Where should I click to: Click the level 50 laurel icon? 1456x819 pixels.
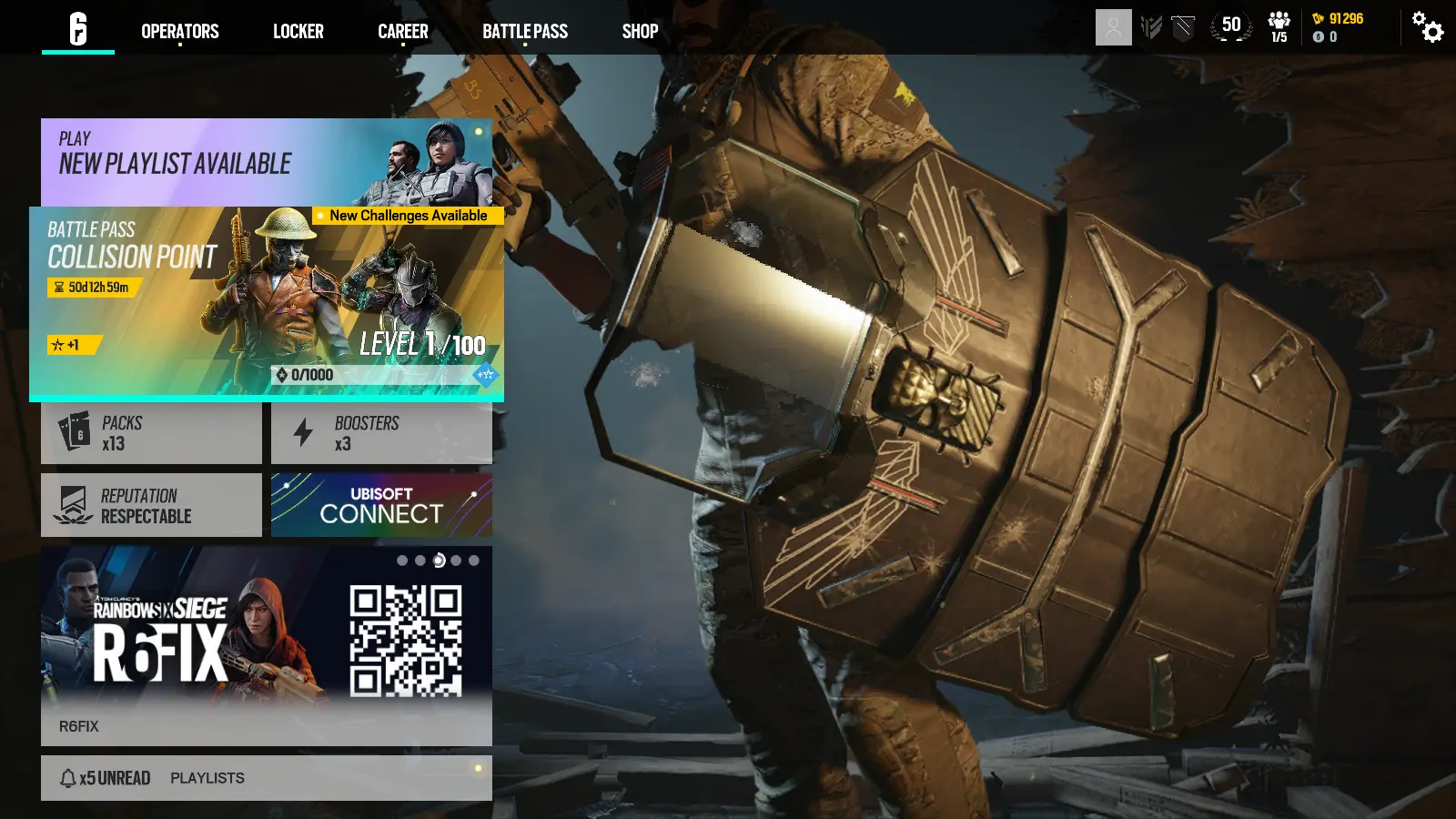(x=1229, y=26)
